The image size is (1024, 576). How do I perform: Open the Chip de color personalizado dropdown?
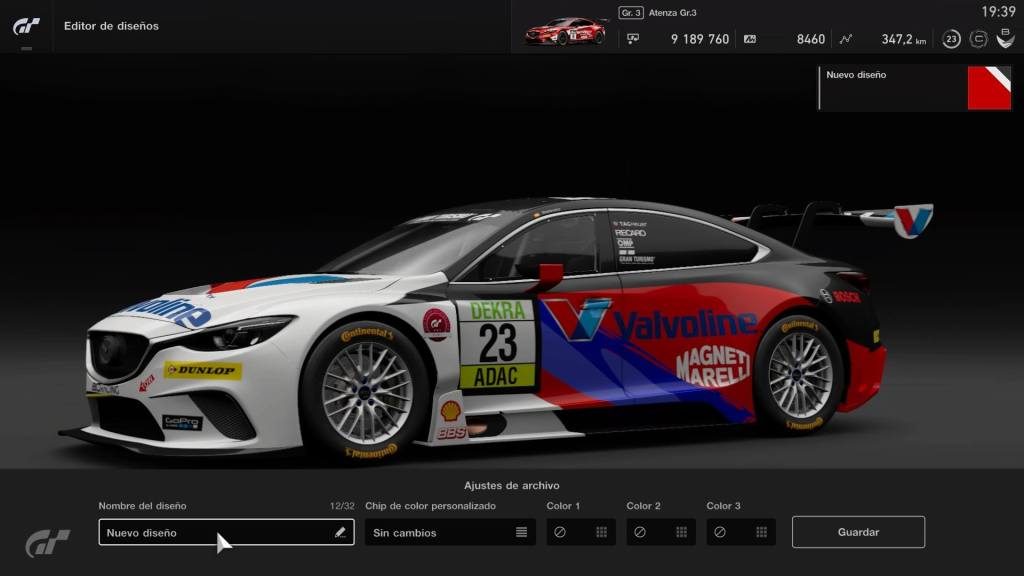(451, 532)
